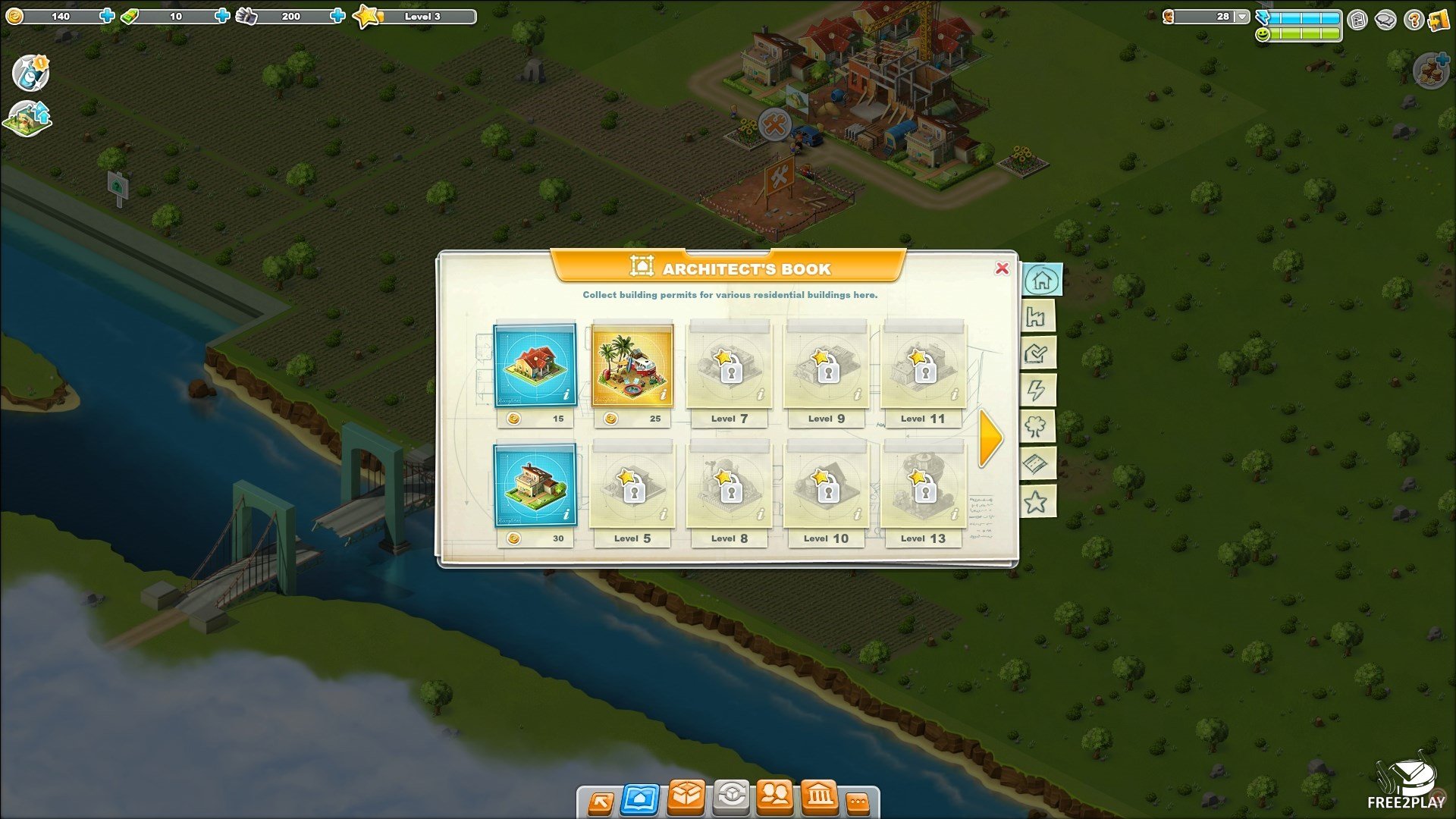Open the star category tab
1456x819 pixels.
click(x=1037, y=501)
